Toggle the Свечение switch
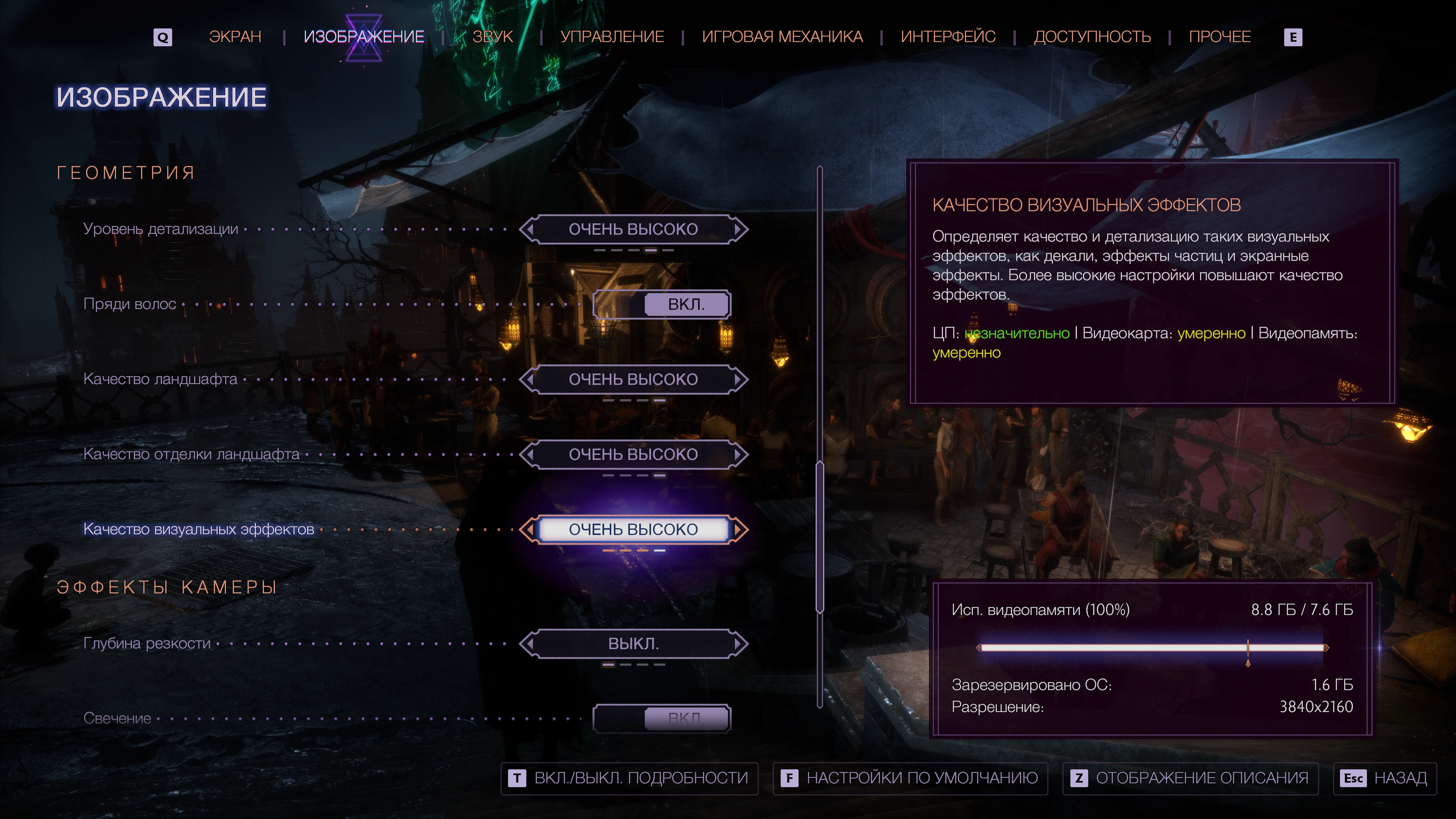 tap(661, 718)
